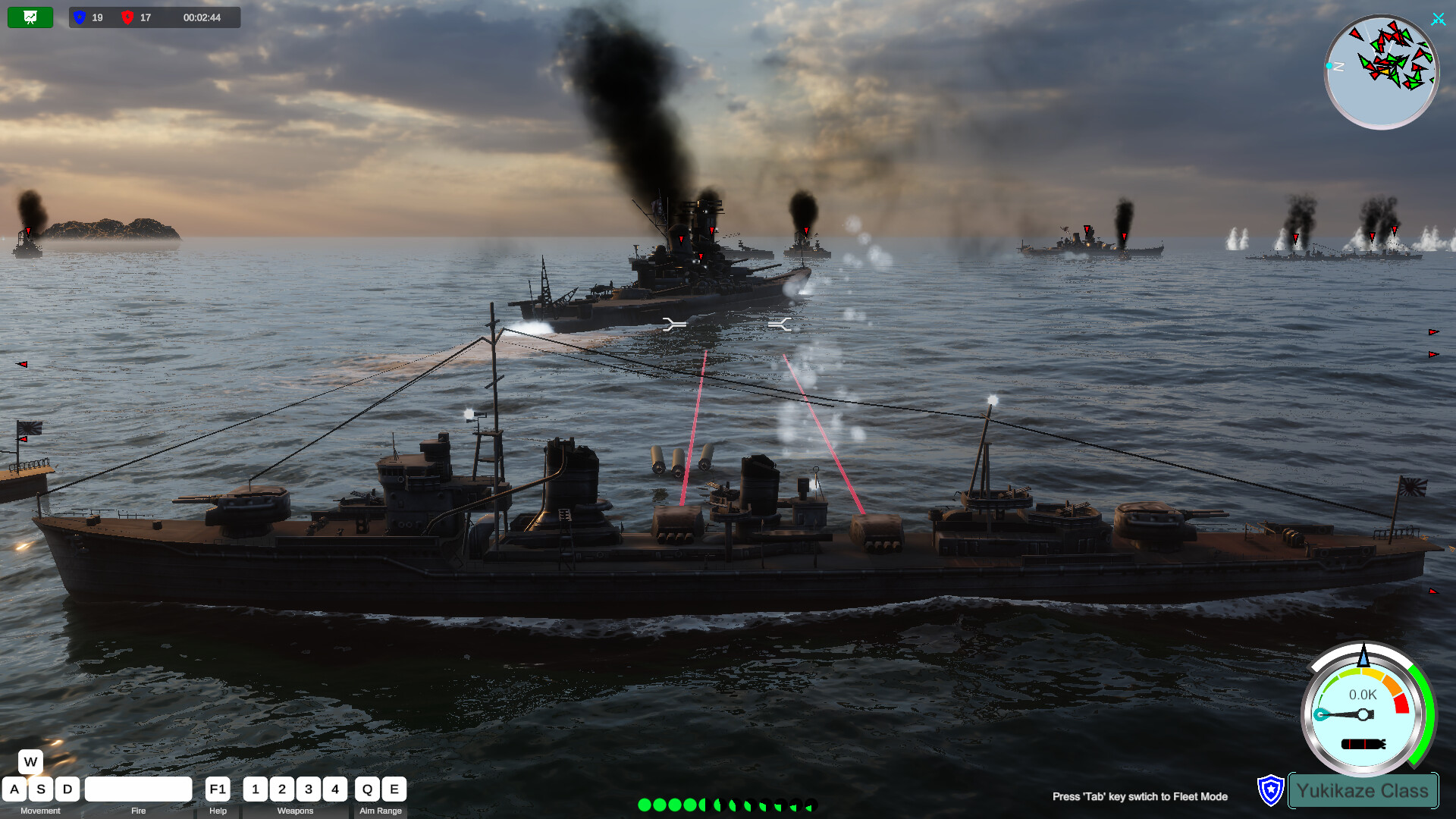Click the blue allied team shield icon

coord(78,17)
